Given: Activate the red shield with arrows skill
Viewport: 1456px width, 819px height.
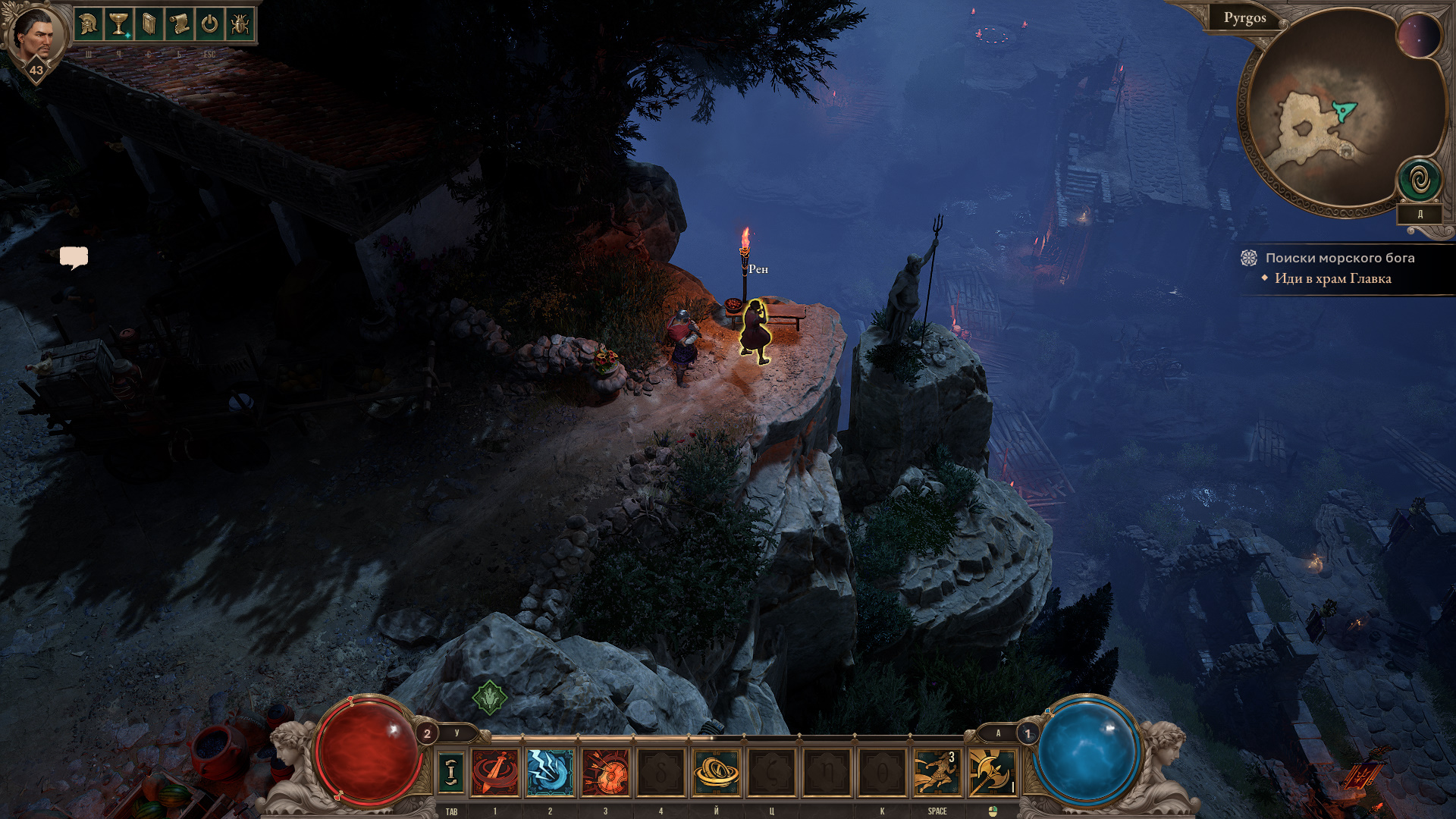Looking at the screenshot, I should tap(605, 772).
